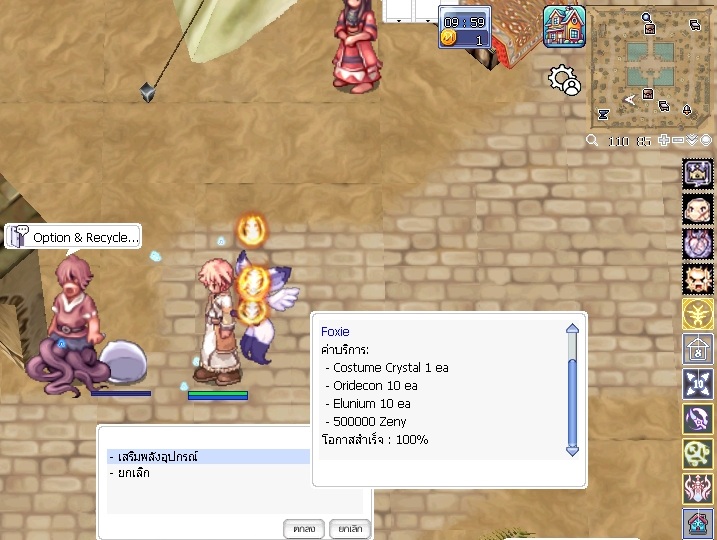Viewport: 717px width, 540px height.
Task: Zoom out the minimap with the minus button
Action: pos(678,141)
